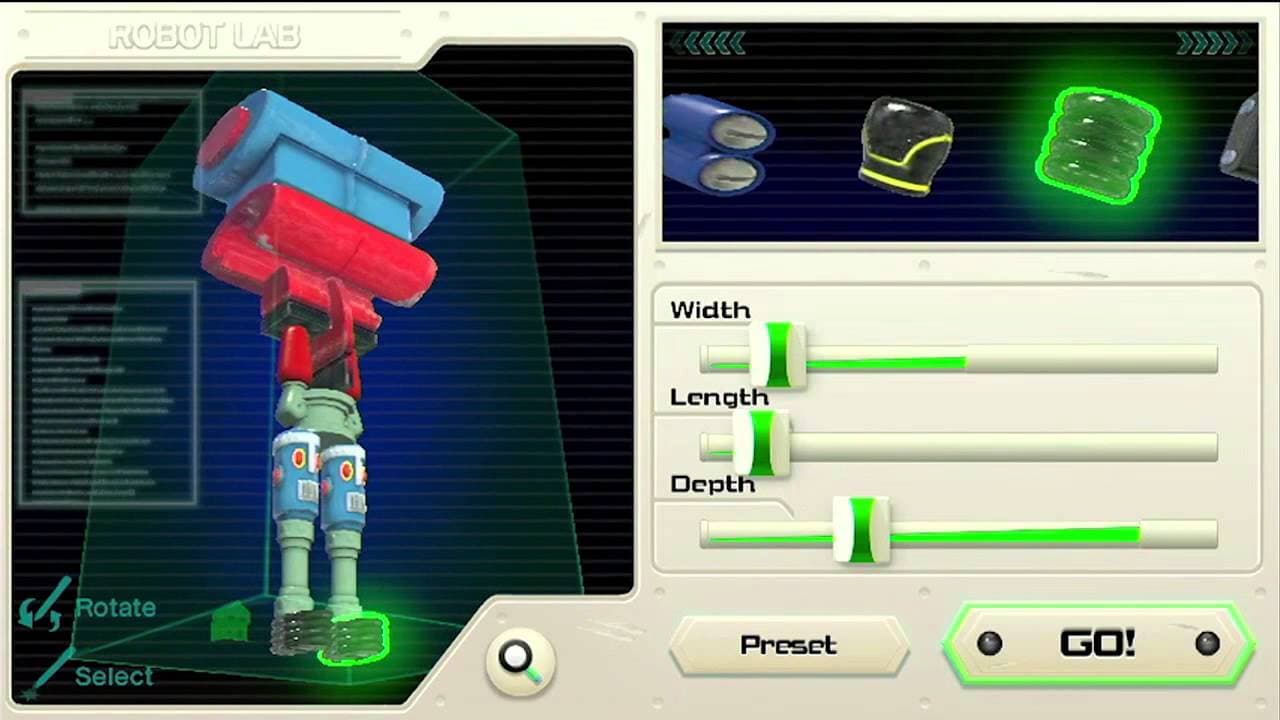The width and height of the screenshot is (1280, 720).
Task: Browse previous parts with left chevrons
Action: [x=710, y=41]
